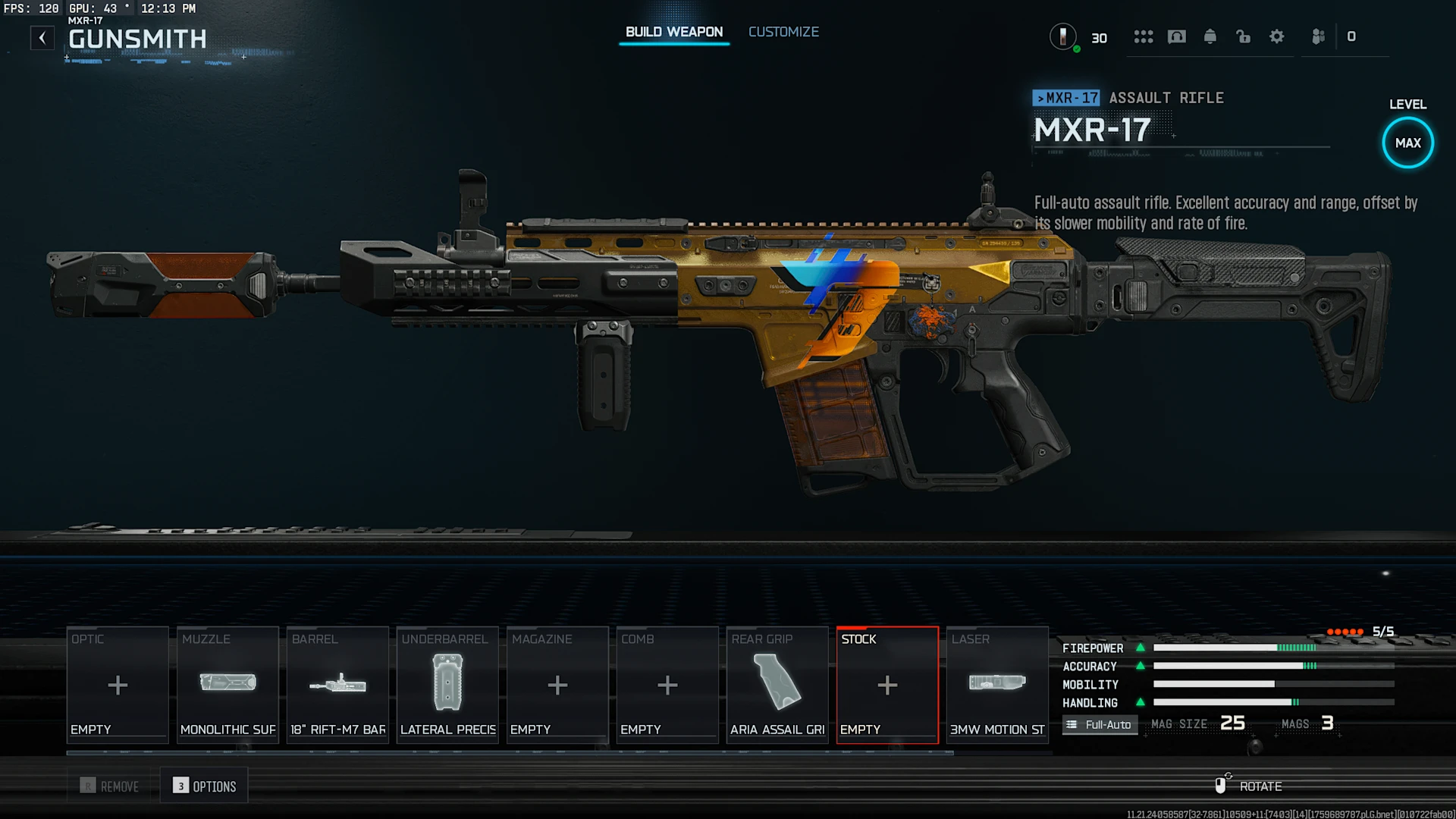The image size is (1456, 819).
Task: Toggle the Full-Auto fire mode details
Action: (1100, 724)
